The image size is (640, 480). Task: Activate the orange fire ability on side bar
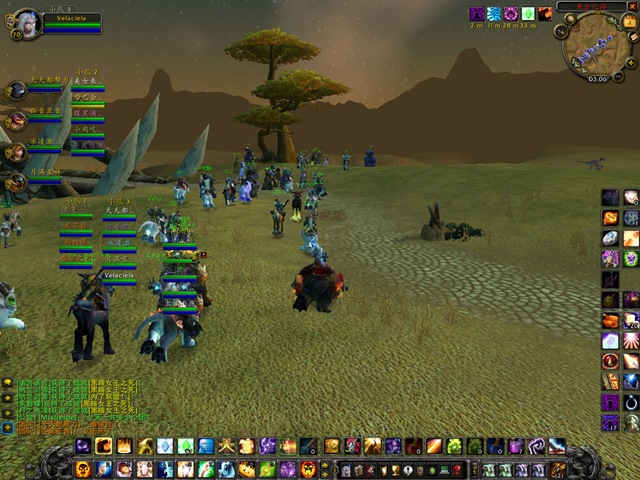(x=611, y=218)
